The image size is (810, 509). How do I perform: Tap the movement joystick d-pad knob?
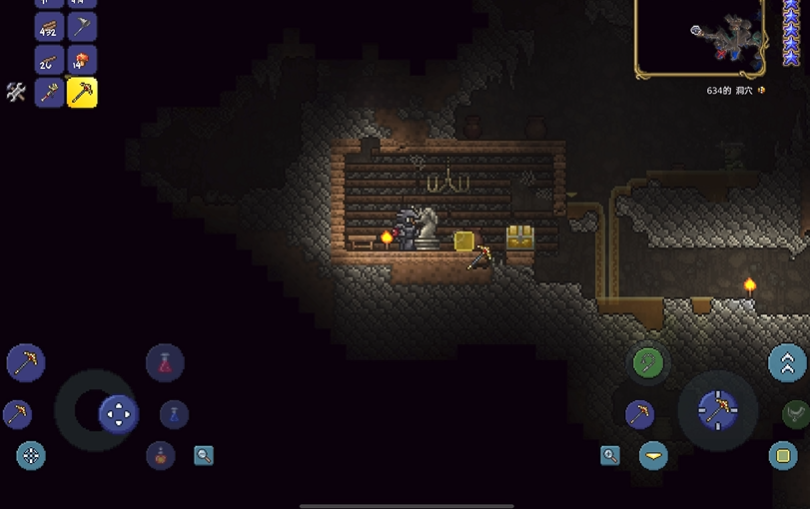(118, 413)
